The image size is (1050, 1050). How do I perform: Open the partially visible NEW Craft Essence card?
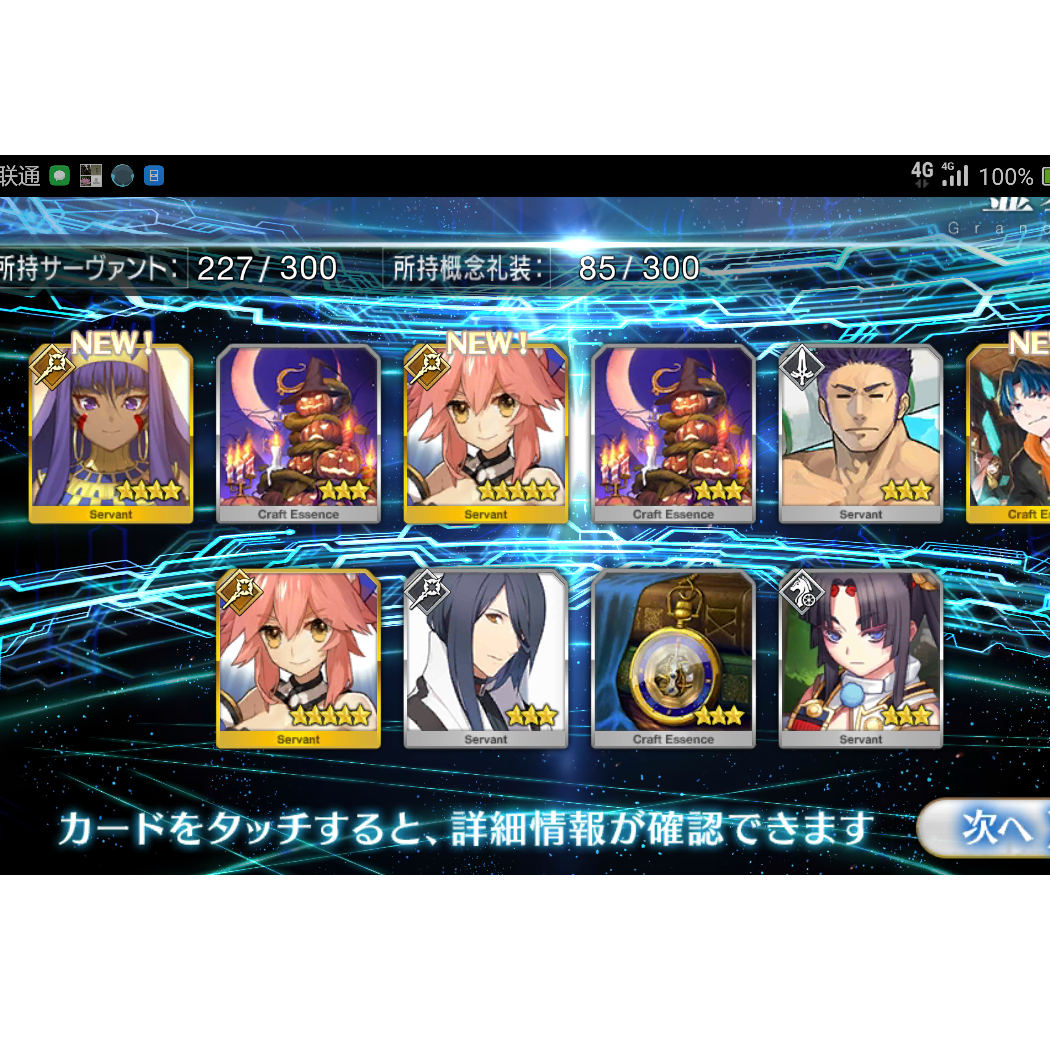(x=1010, y=434)
